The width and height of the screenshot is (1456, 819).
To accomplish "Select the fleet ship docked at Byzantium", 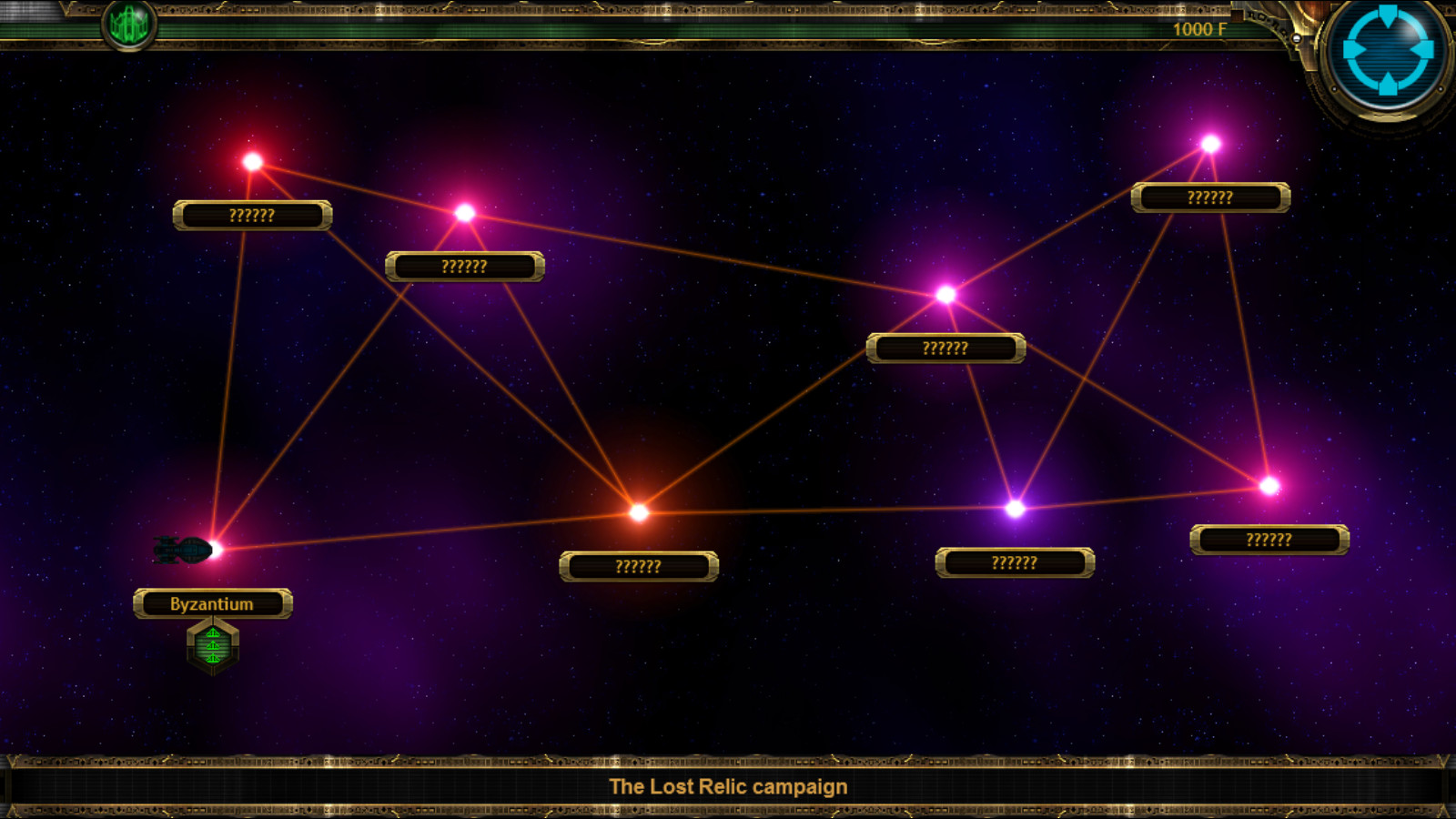I will [182, 548].
